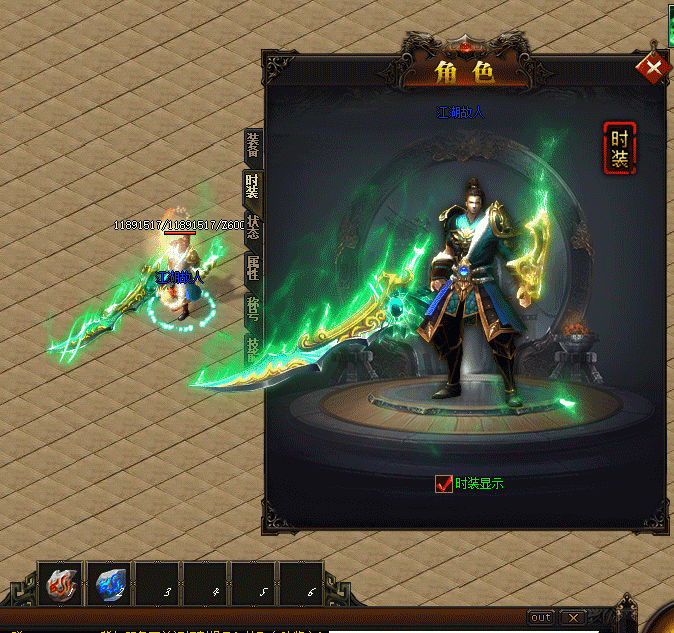Close the character panel with the red X
This screenshot has width=674, height=633.
[x=653, y=68]
